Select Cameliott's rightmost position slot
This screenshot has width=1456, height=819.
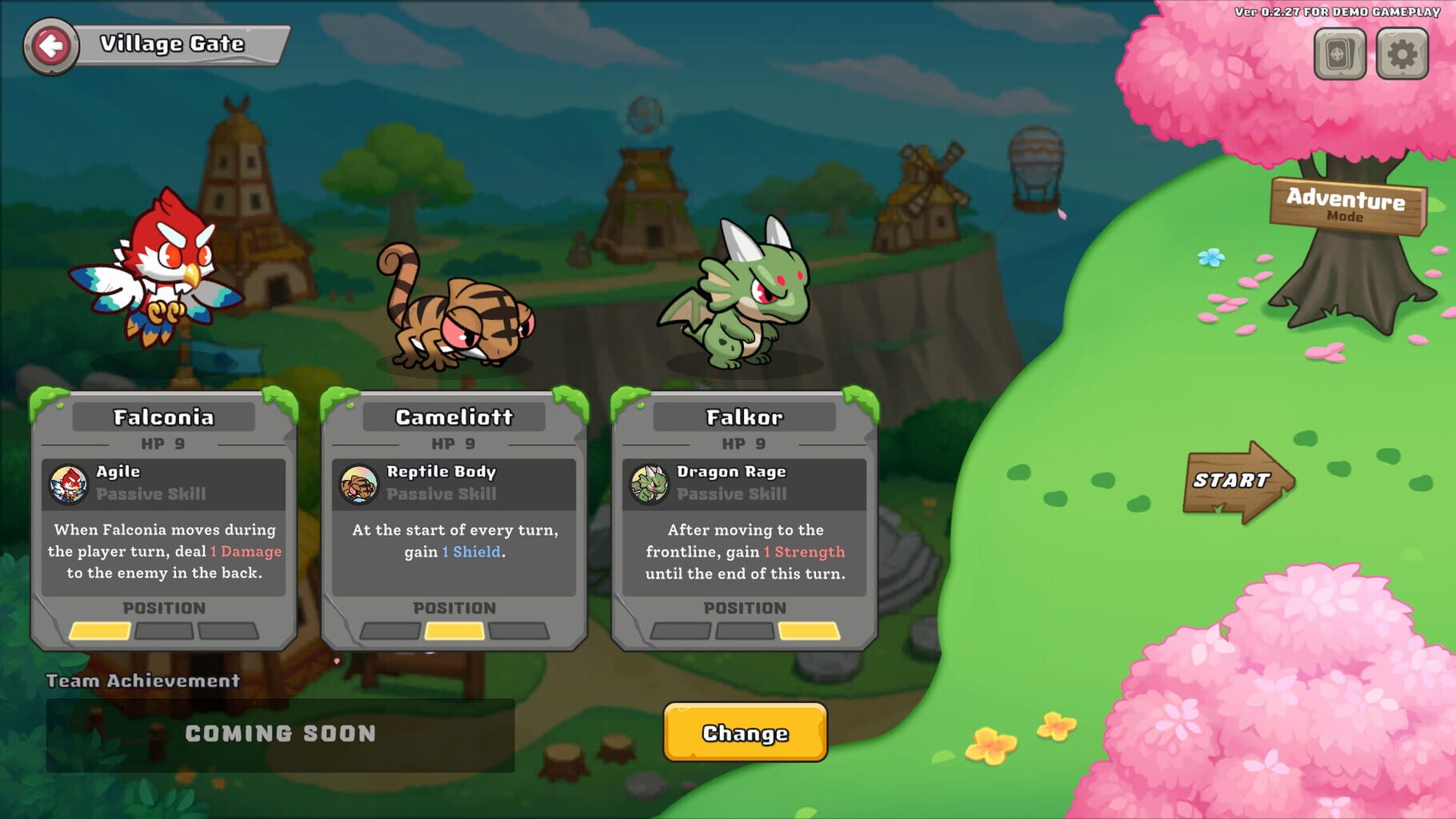click(x=518, y=632)
